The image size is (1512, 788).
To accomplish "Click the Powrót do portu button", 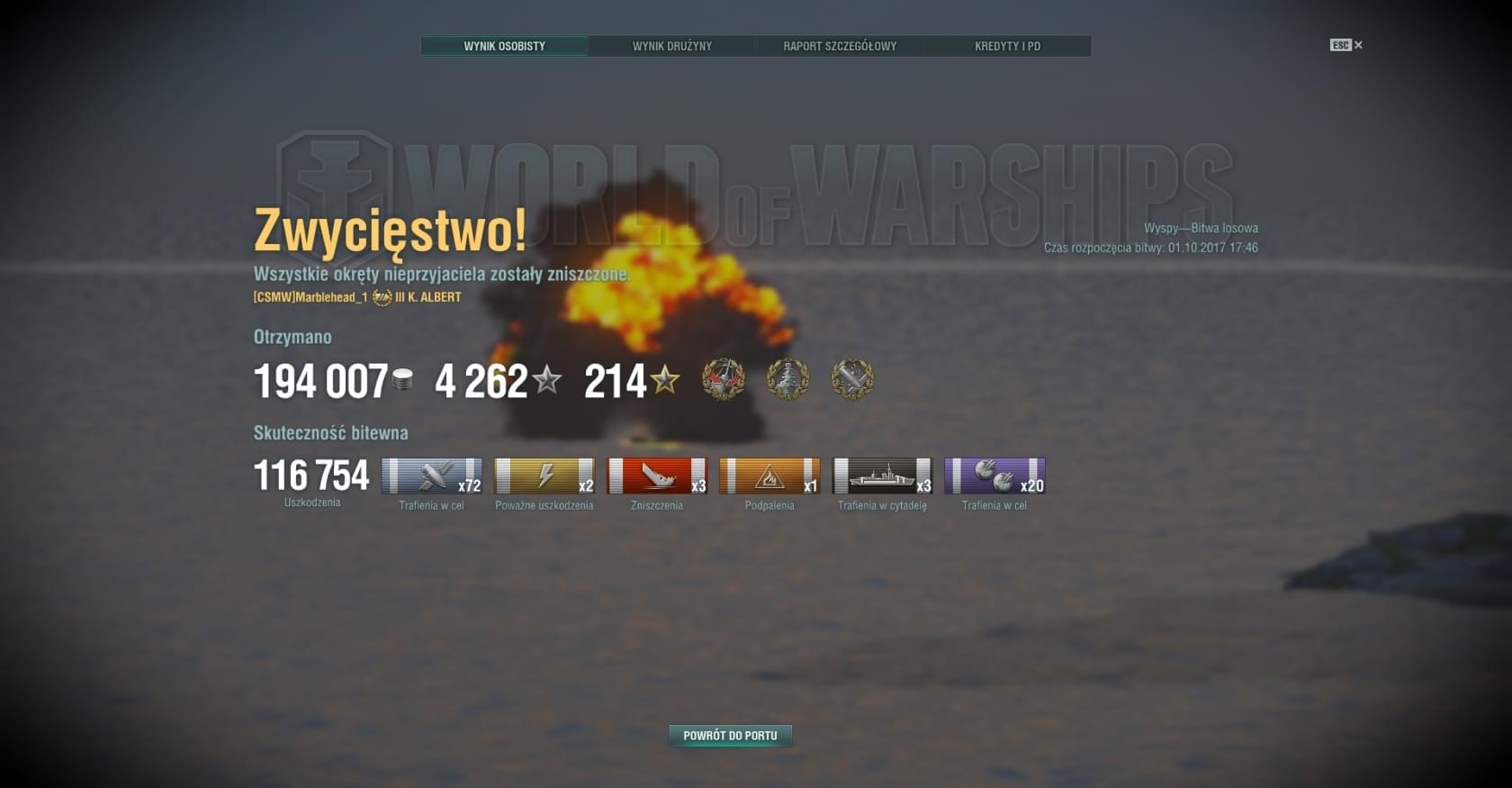I will pos(730,736).
